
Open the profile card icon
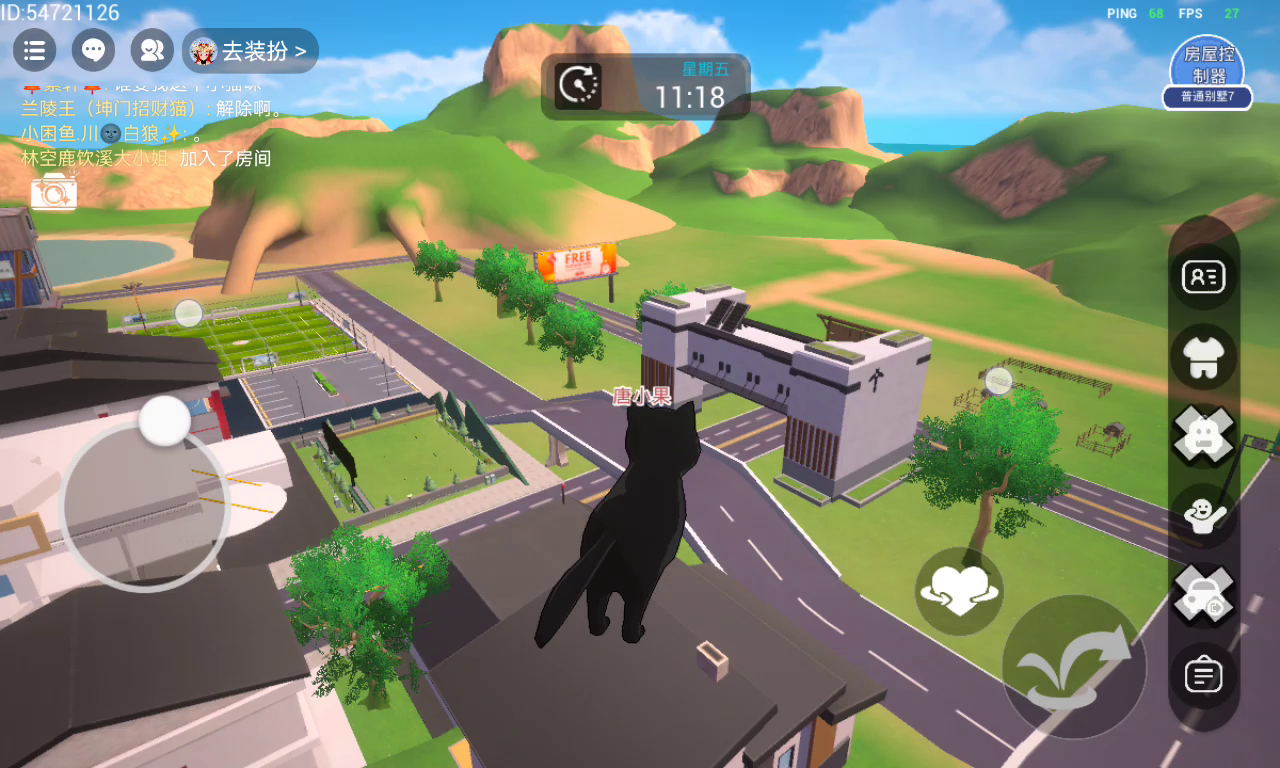click(x=1204, y=276)
